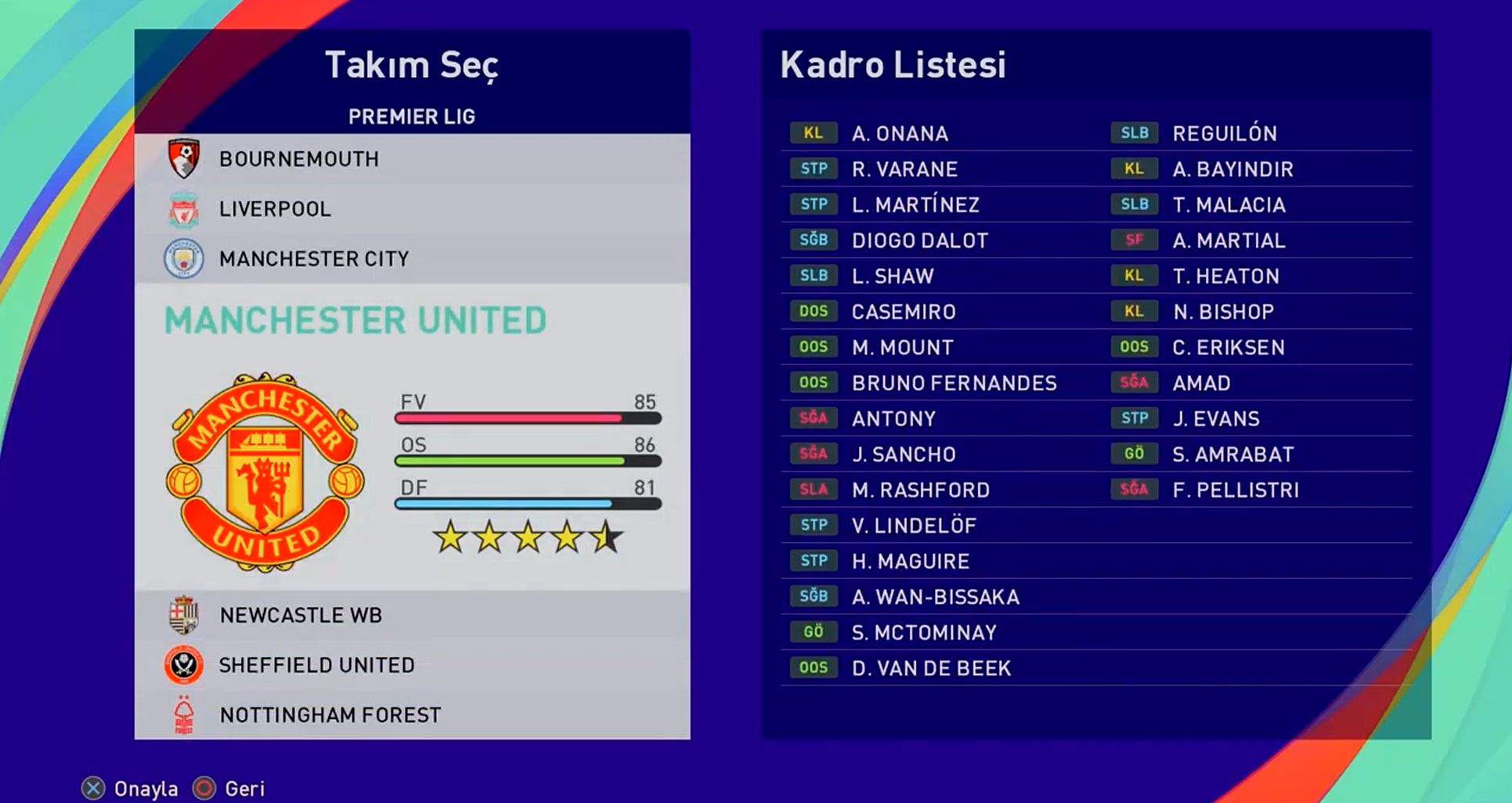Pick D. Van de Beek row
The height and width of the screenshot is (803, 1512).
931,668
